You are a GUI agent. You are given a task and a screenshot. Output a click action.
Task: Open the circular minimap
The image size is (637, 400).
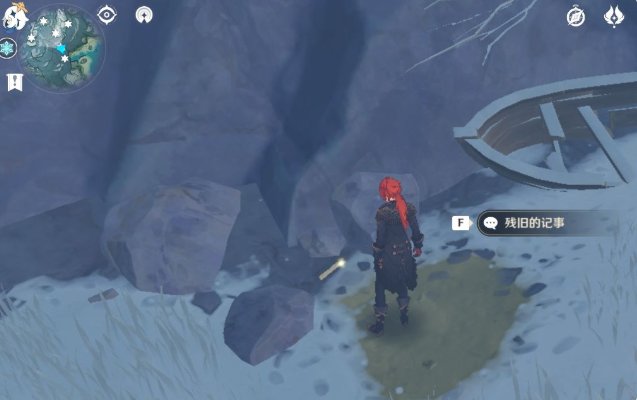click(62, 47)
